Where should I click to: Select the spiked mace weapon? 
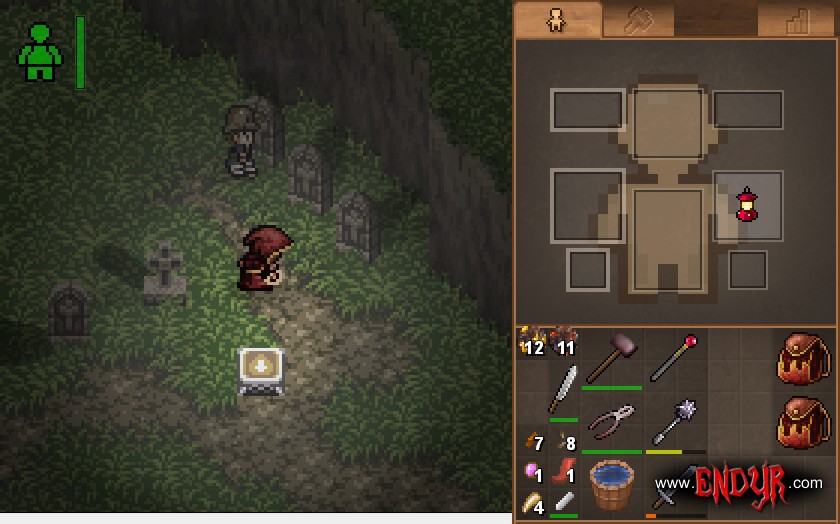click(674, 423)
